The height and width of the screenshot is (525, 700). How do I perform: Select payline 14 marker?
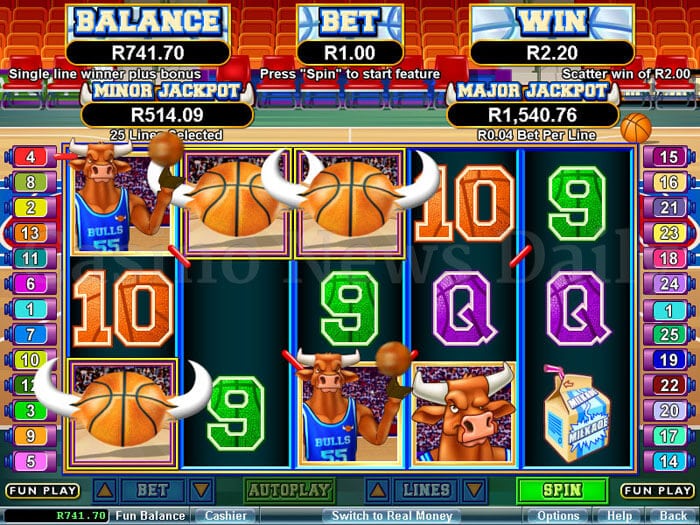[x=668, y=462]
